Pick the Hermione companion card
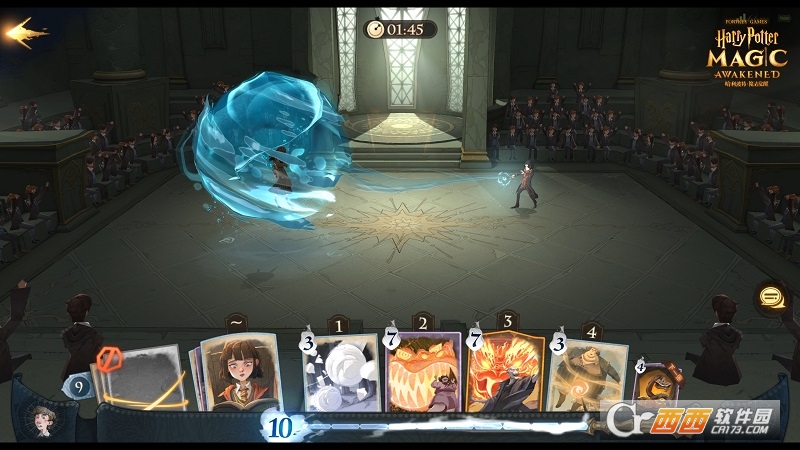The height and width of the screenshot is (450, 800). tap(239, 372)
